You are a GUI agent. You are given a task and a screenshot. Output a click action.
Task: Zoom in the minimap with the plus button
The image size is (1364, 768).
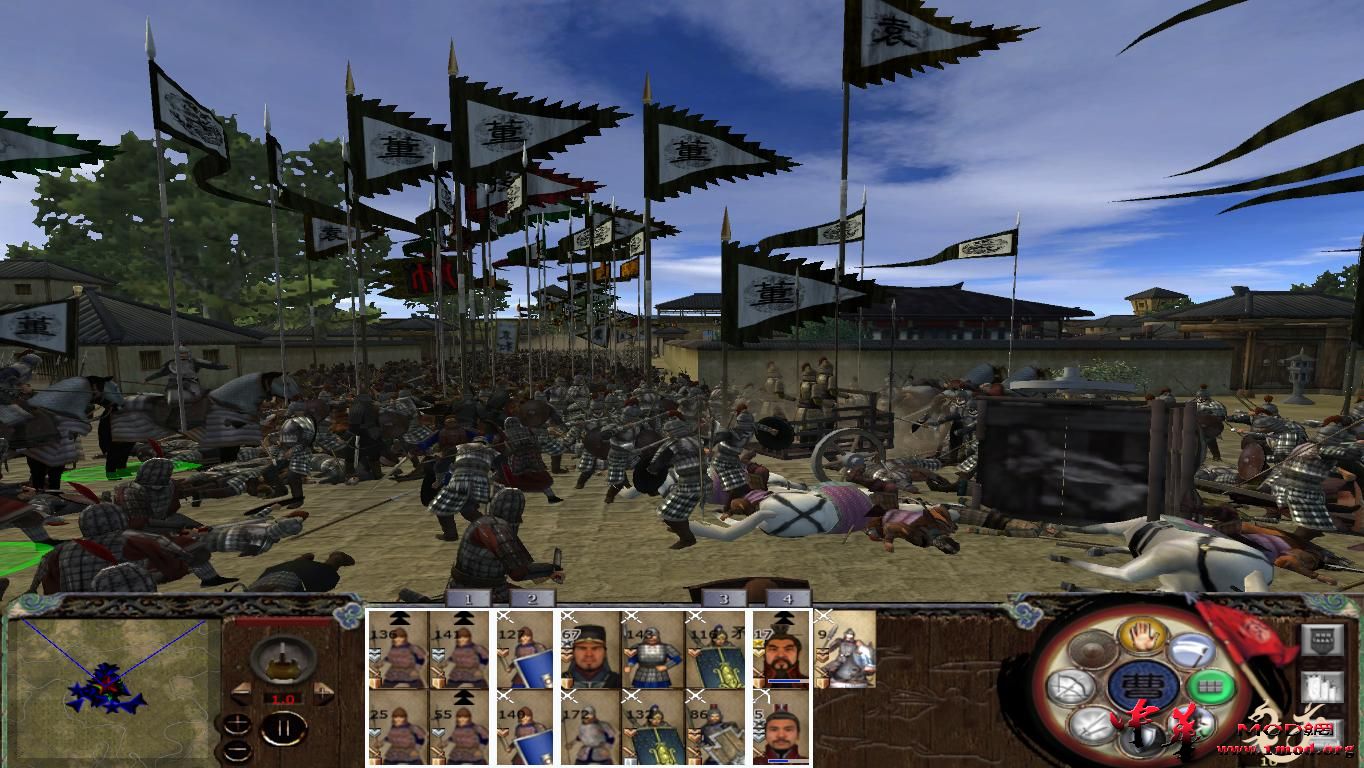[x=237, y=725]
